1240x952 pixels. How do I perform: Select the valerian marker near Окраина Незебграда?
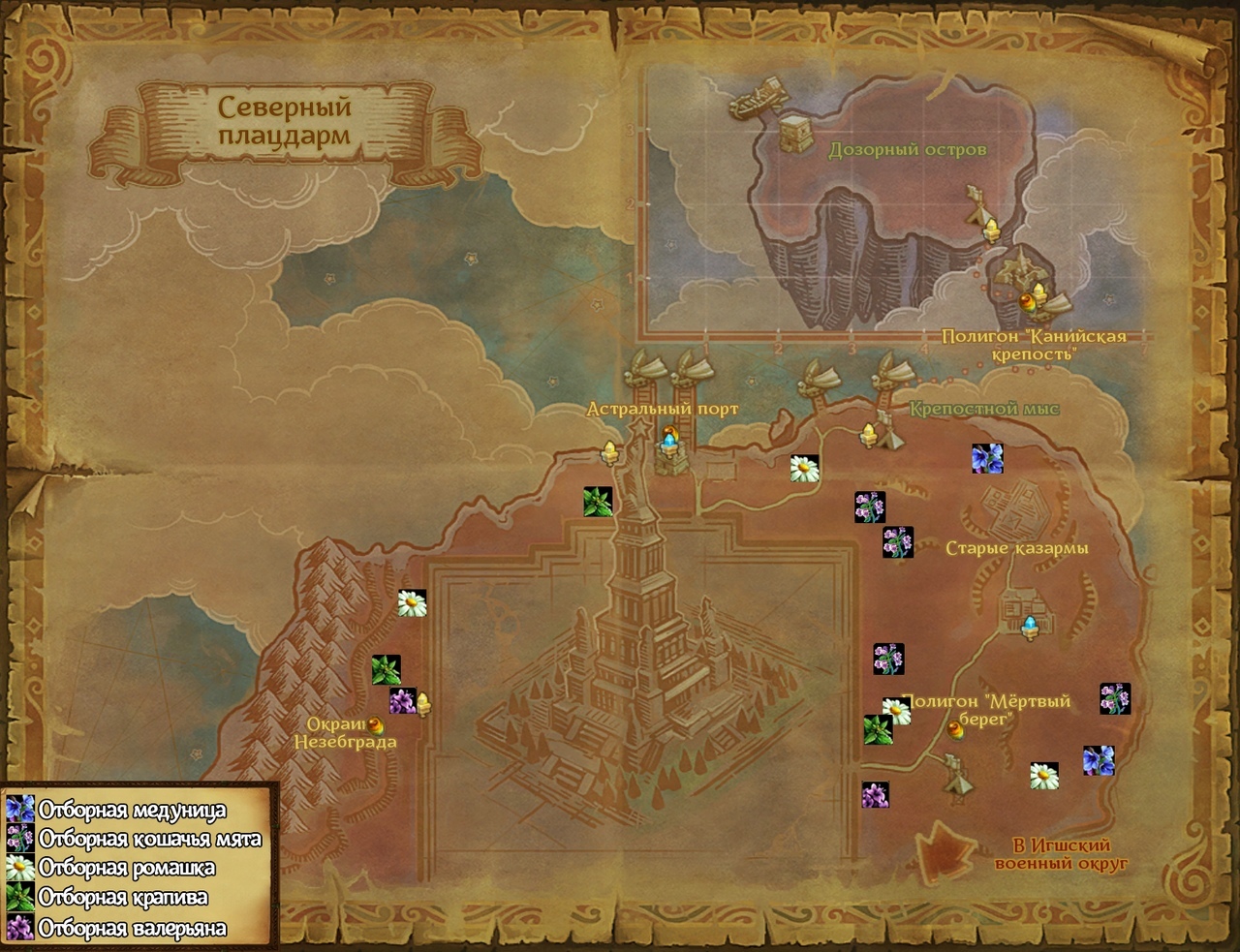click(x=402, y=701)
